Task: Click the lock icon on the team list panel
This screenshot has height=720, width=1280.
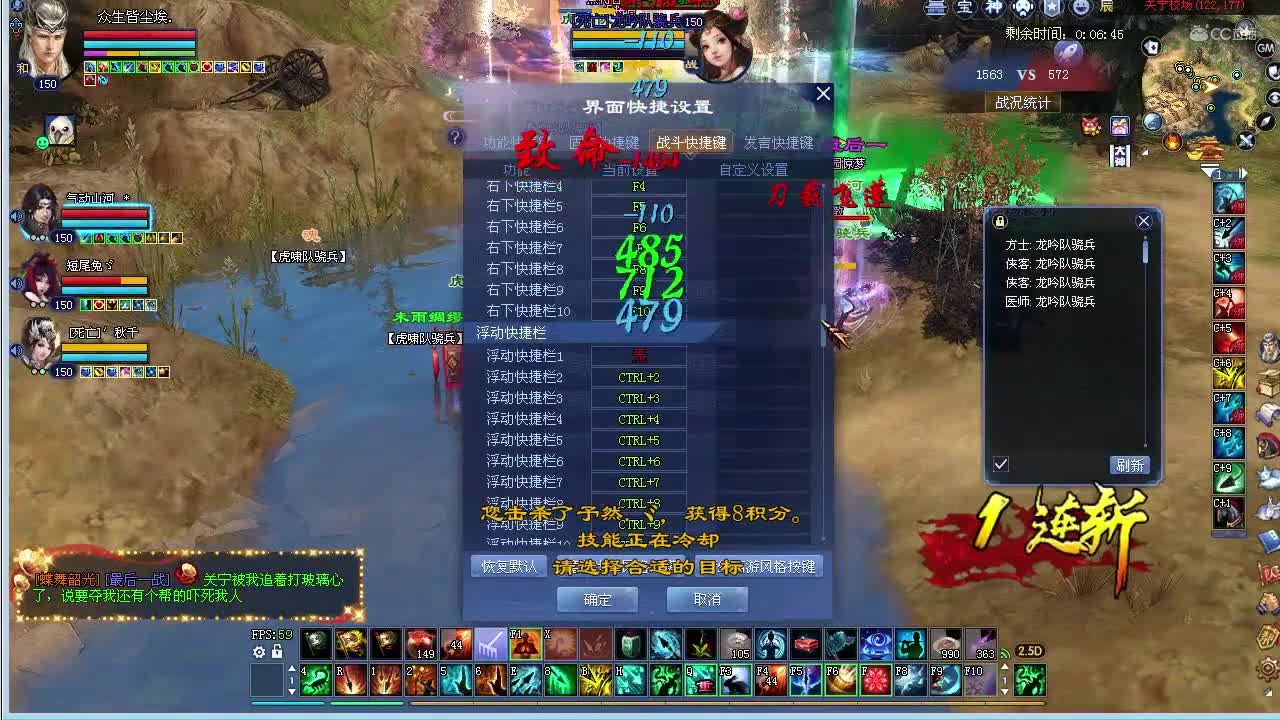Action: point(1001,221)
